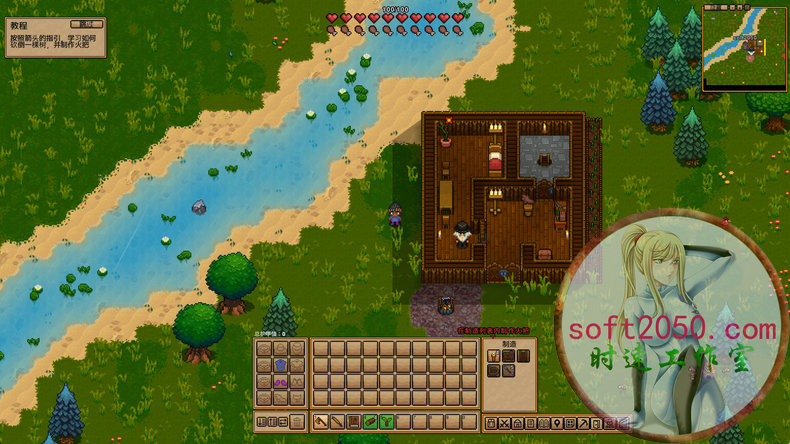790x444 pixels.
Task: Click the blue shirt equipment slot
Action: (x=281, y=364)
